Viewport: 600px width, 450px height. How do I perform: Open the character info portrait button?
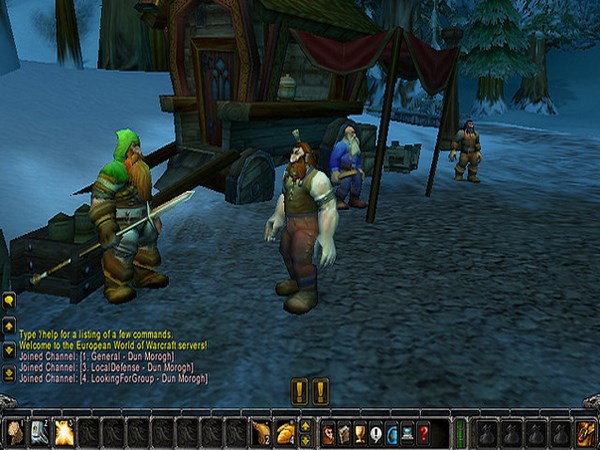coord(328,433)
